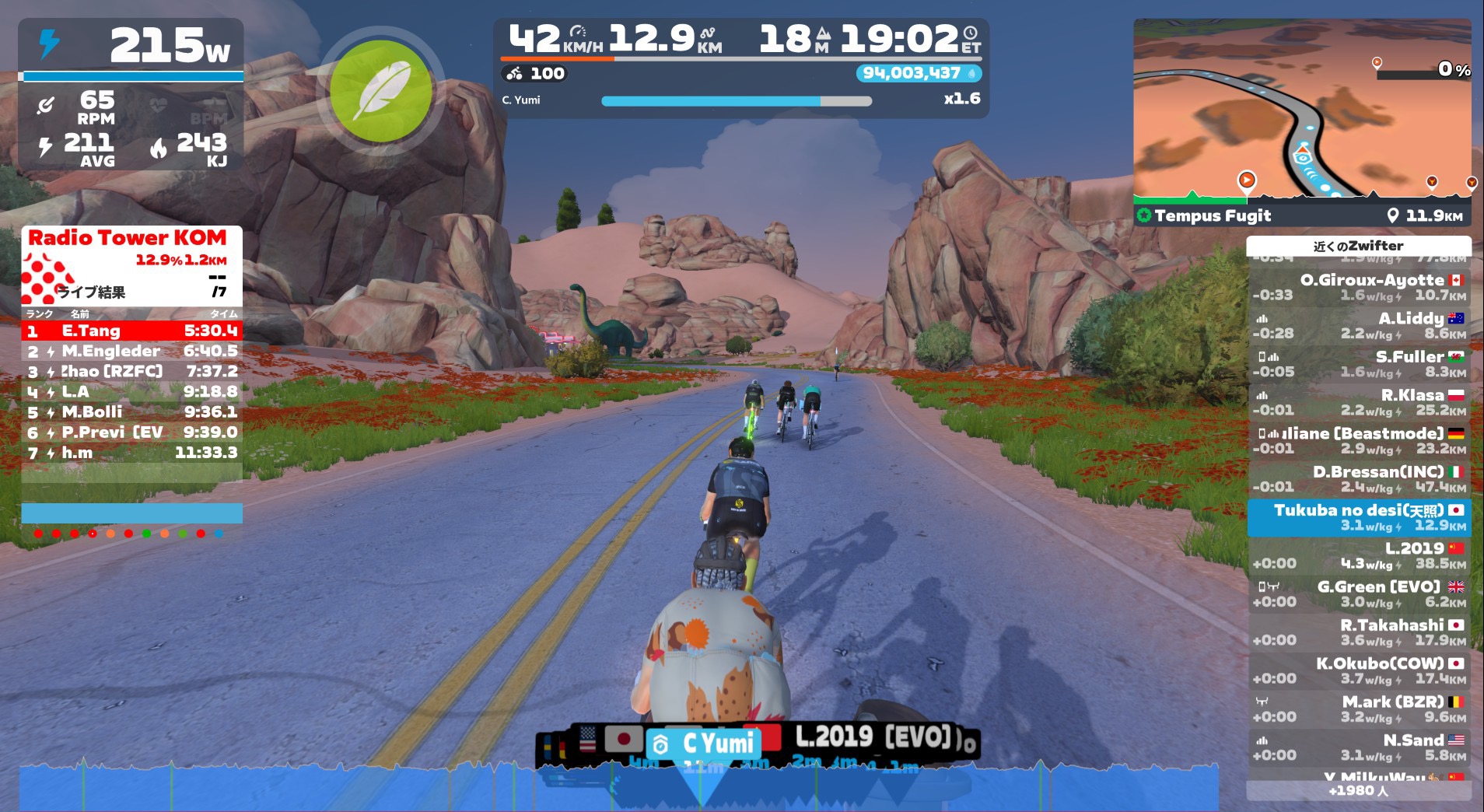
Task: Select the highlighted Tukuba no desi row
Action: click(x=1359, y=517)
